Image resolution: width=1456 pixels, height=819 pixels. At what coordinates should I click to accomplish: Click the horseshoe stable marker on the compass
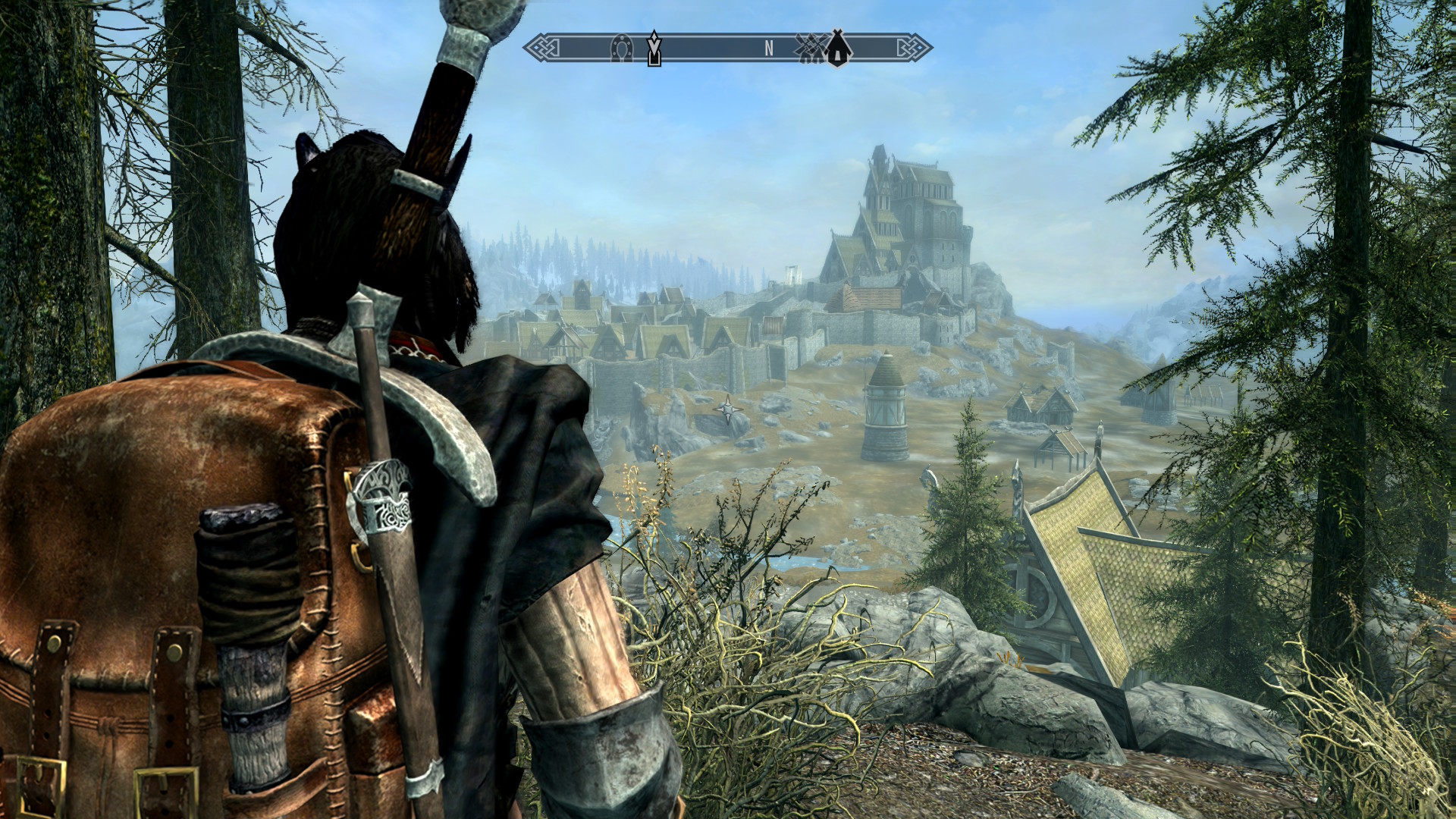click(621, 49)
